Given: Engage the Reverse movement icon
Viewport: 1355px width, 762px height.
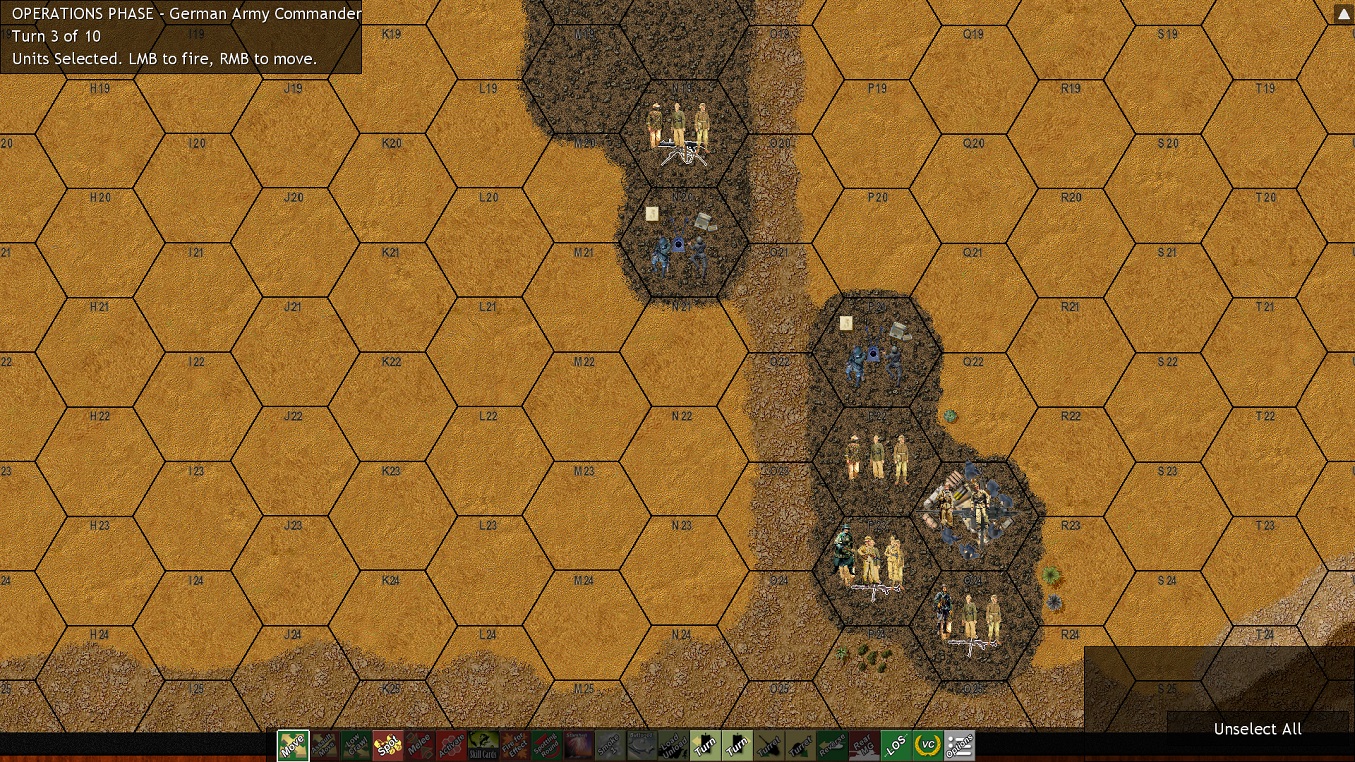Looking at the screenshot, I should [x=833, y=746].
